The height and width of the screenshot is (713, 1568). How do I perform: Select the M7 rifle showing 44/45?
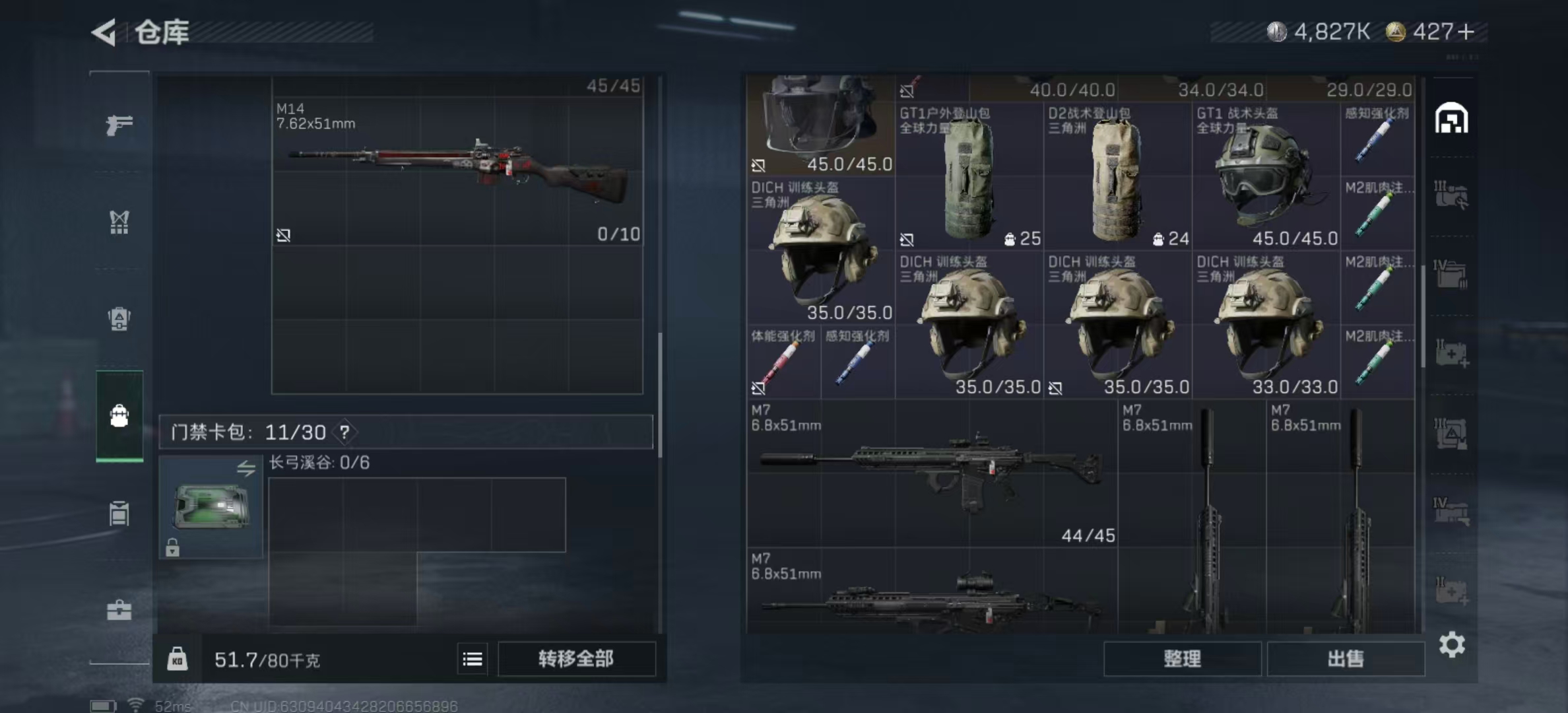click(932, 473)
